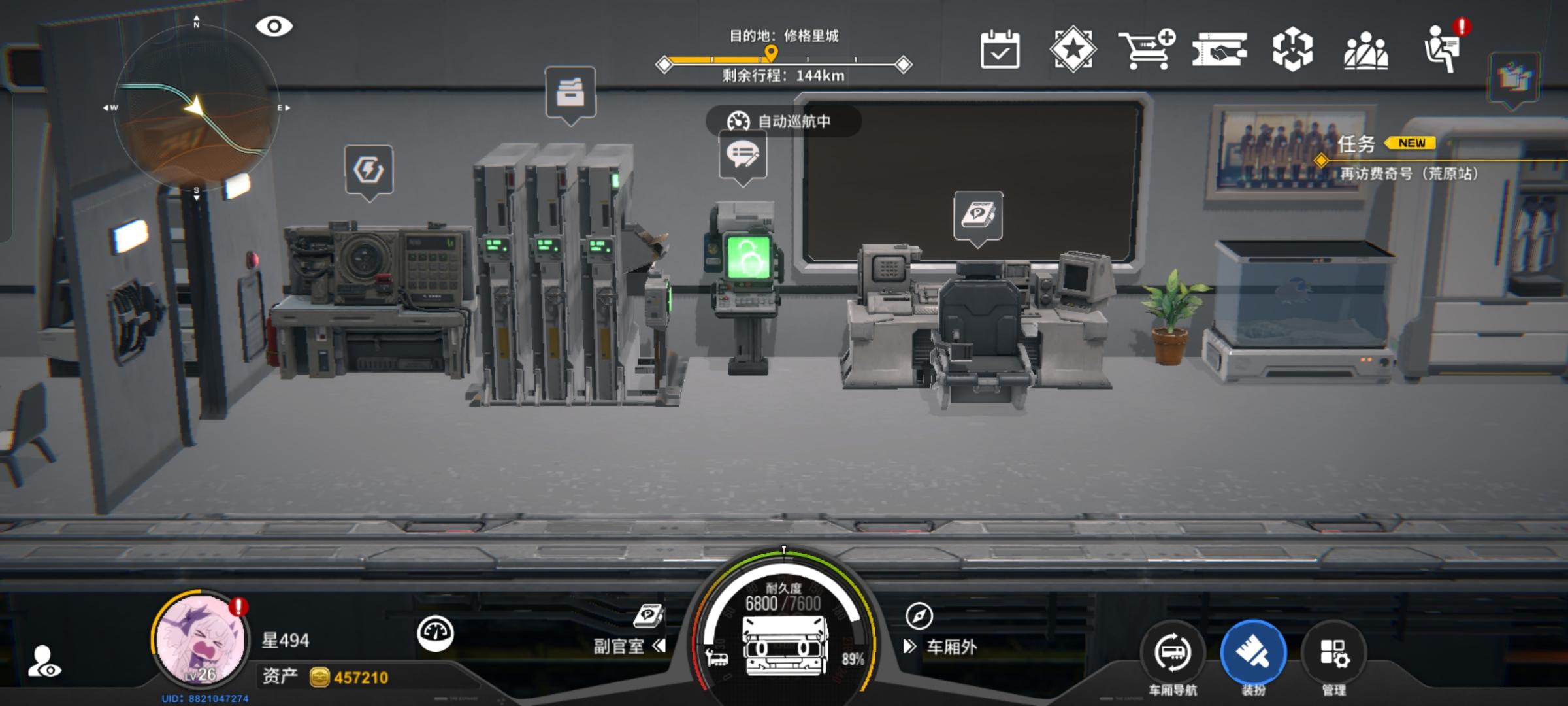
Task: Toggle the eye visibility icon near the minimap
Action: tap(274, 25)
